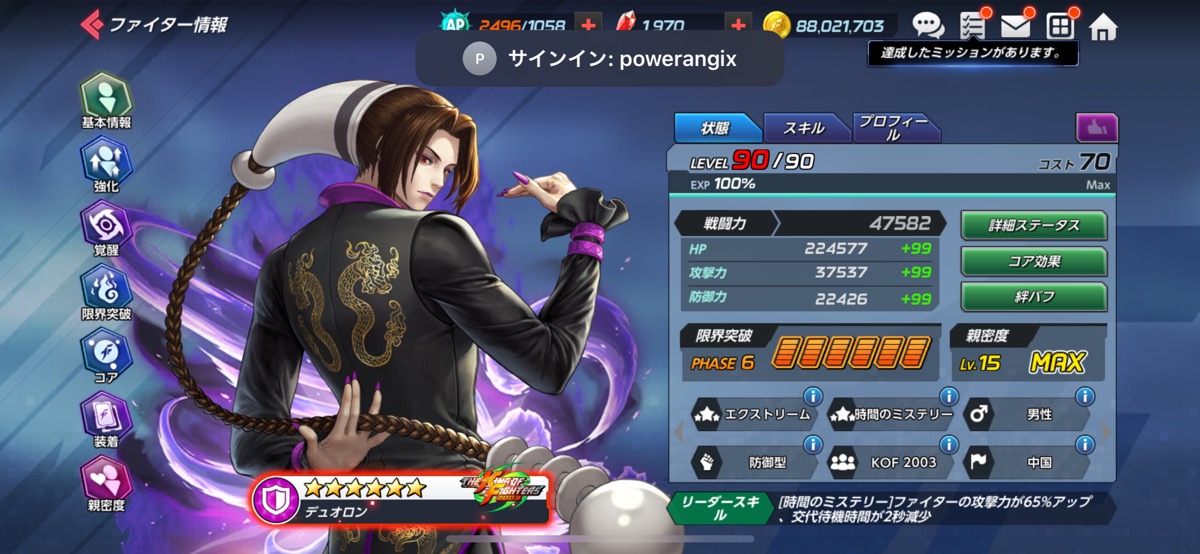Open the 覚醒 awakening menu

click(x=105, y=226)
